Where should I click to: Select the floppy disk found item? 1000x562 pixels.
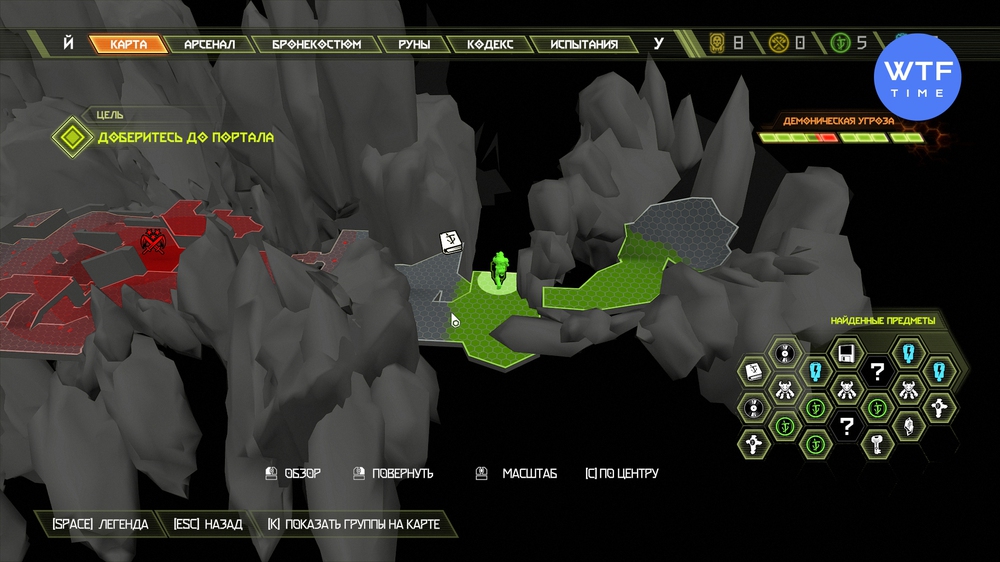847,352
